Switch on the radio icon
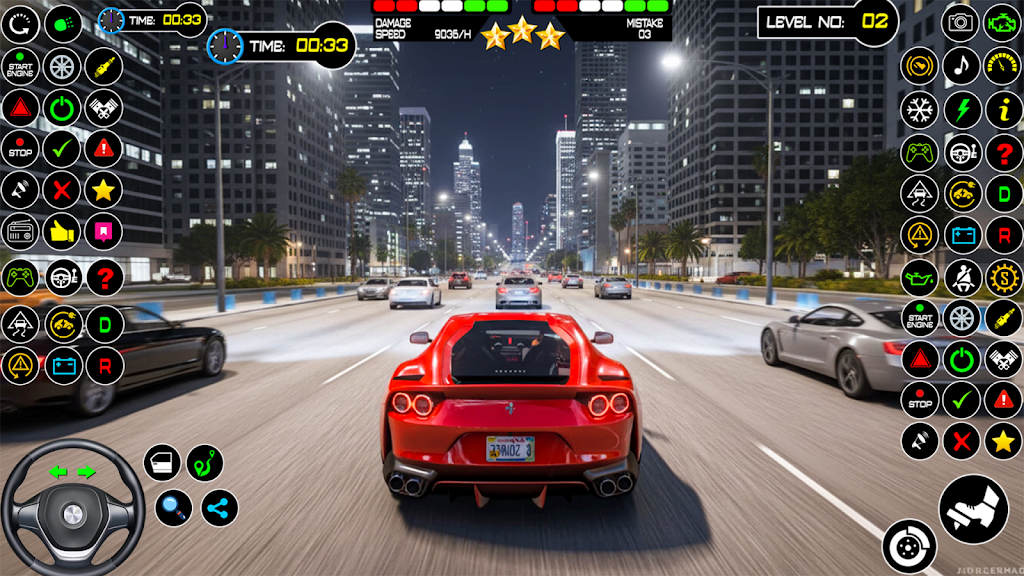Screen dimensions: 1024x576 (x=20, y=232)
